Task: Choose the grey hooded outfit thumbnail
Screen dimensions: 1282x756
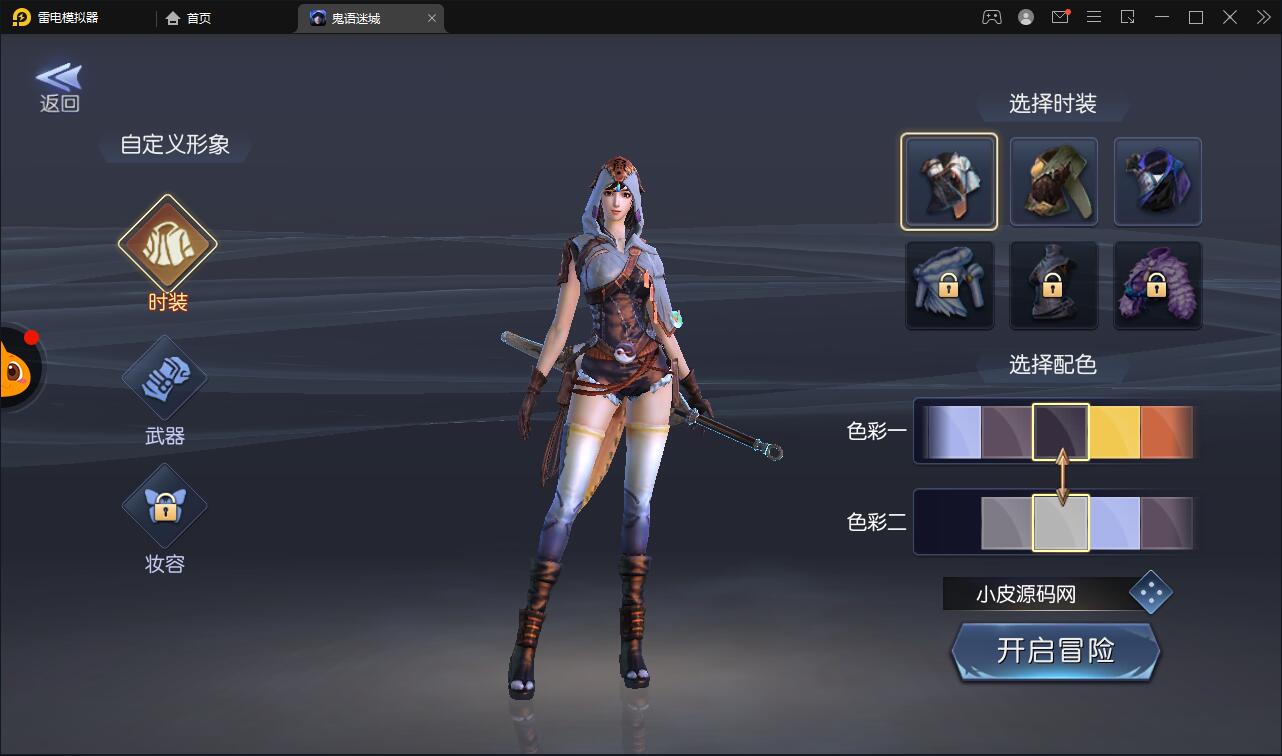Action: (949, 182)
